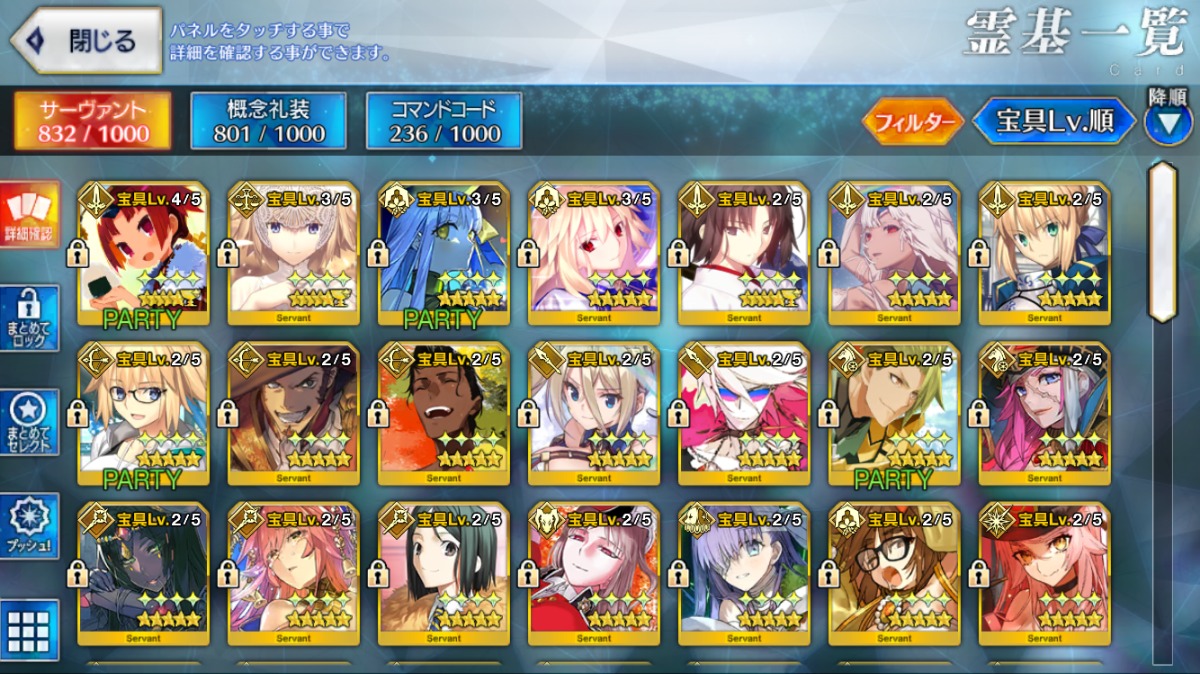This screenshot has height=674, width=1200.
Task: Select the laughing dark-skinned servant card
Action: pyautogui.click(x=443, y=414)
